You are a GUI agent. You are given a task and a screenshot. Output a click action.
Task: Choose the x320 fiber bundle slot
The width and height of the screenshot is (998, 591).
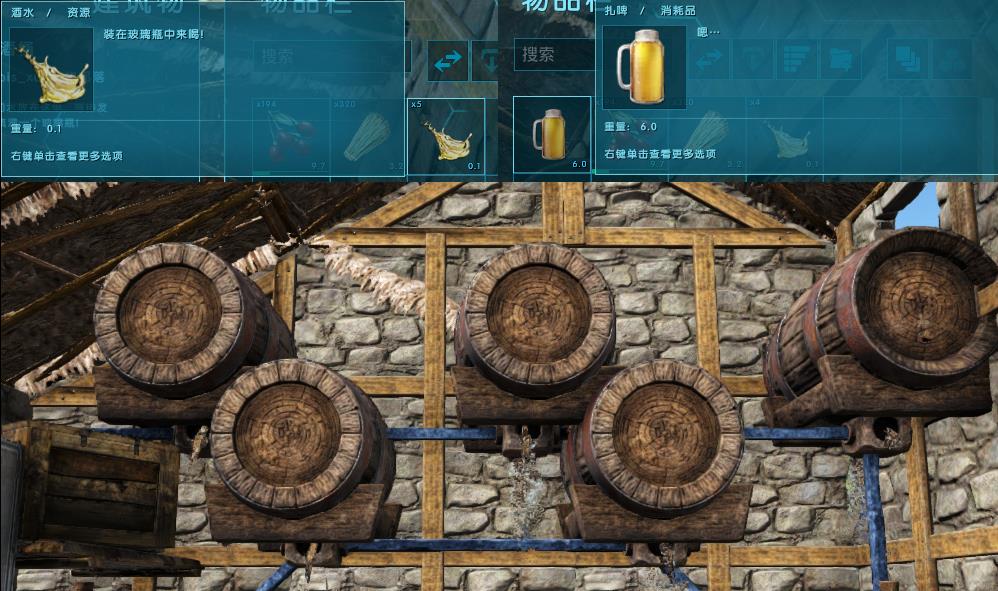pos(367,135)
